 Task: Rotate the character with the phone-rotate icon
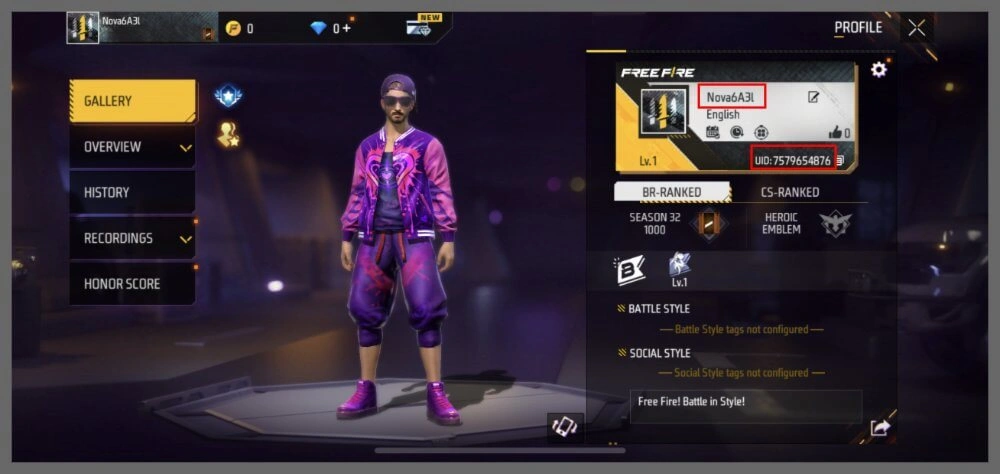(565, 427)
